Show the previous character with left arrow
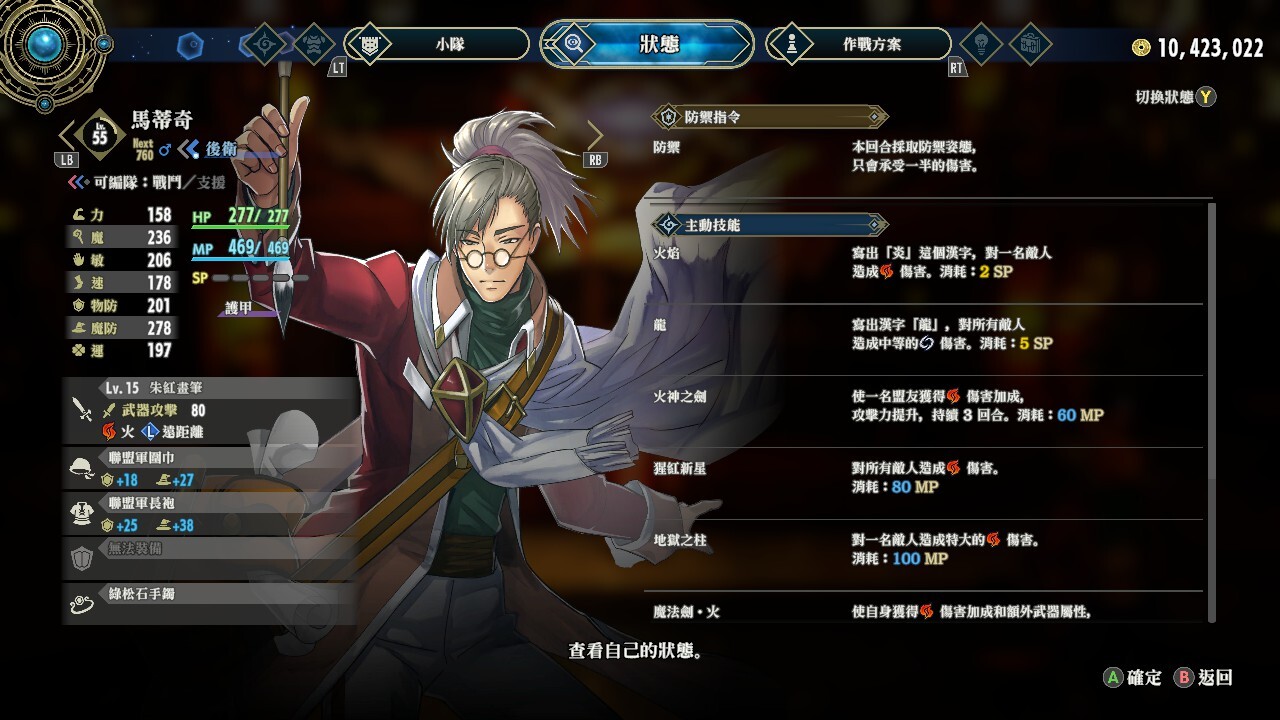This screenshot has height=720, width=1280. pyautogui.click(x=68, y=136)
